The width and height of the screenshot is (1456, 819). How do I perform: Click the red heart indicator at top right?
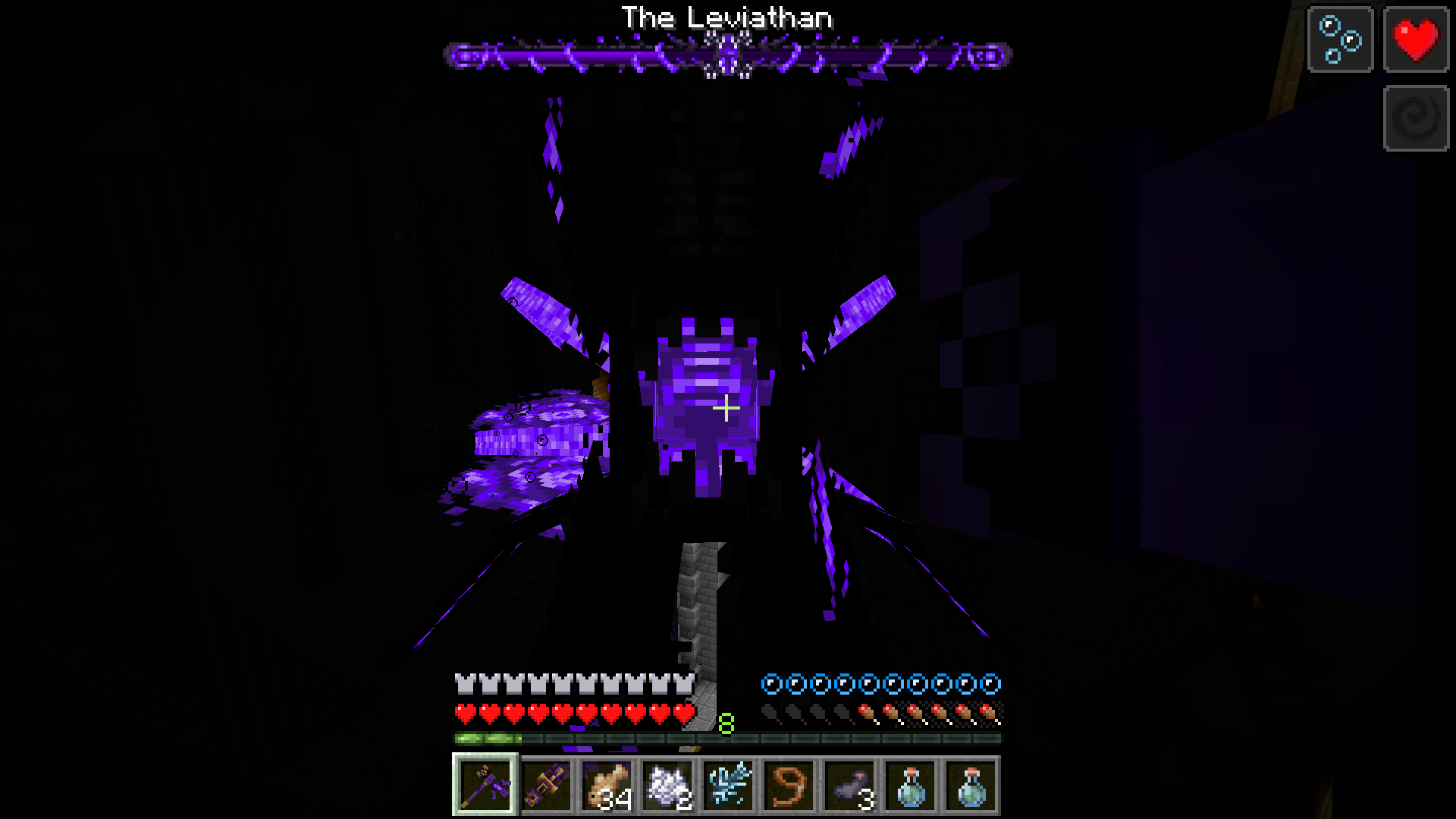(1415, 40)
